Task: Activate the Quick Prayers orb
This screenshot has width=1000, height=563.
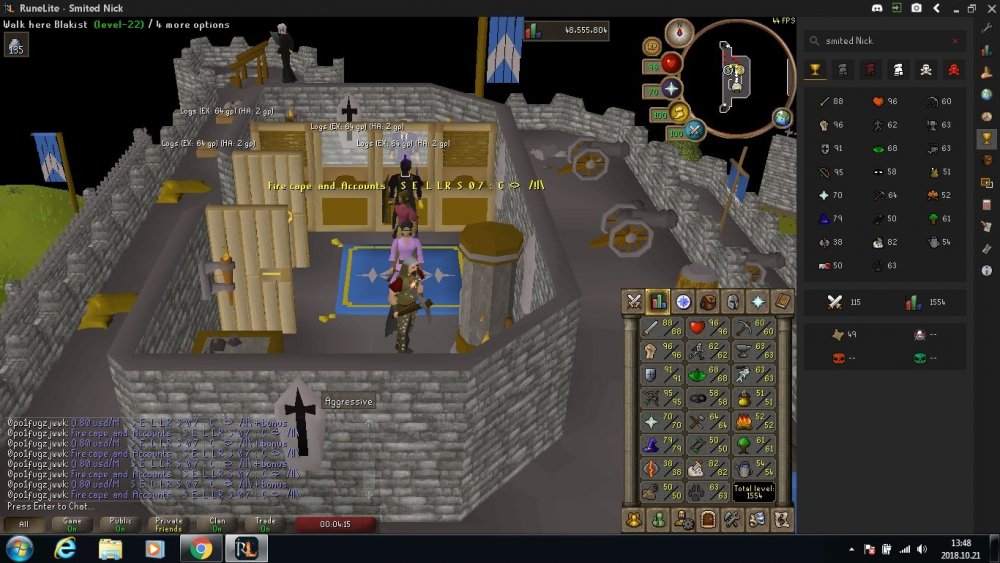Action: pyautogui.click(x=671, y=88)
